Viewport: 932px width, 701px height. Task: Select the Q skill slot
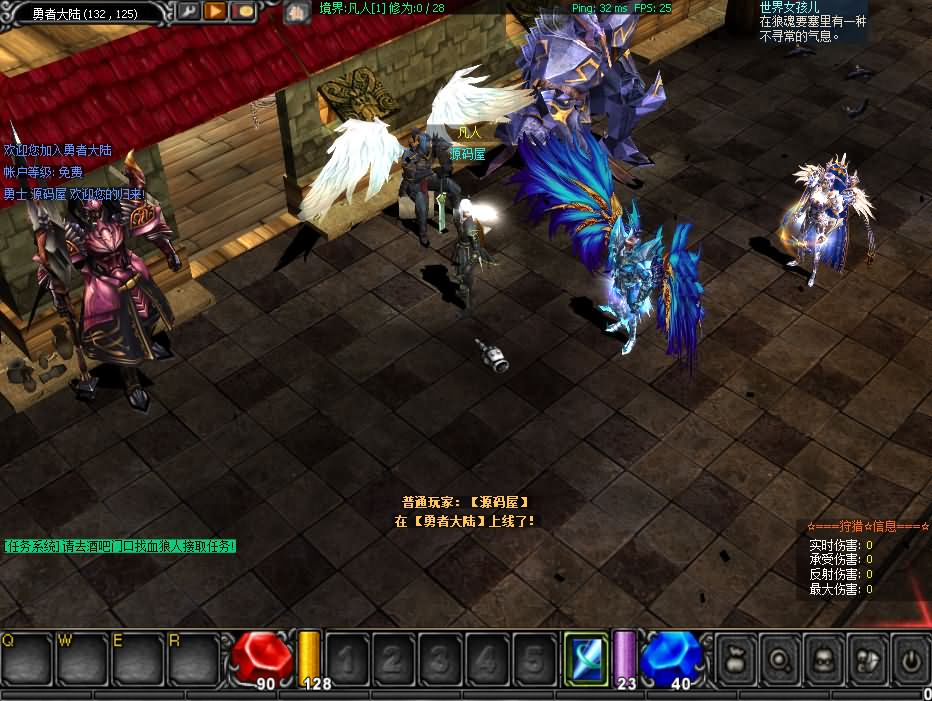[25, 658]
